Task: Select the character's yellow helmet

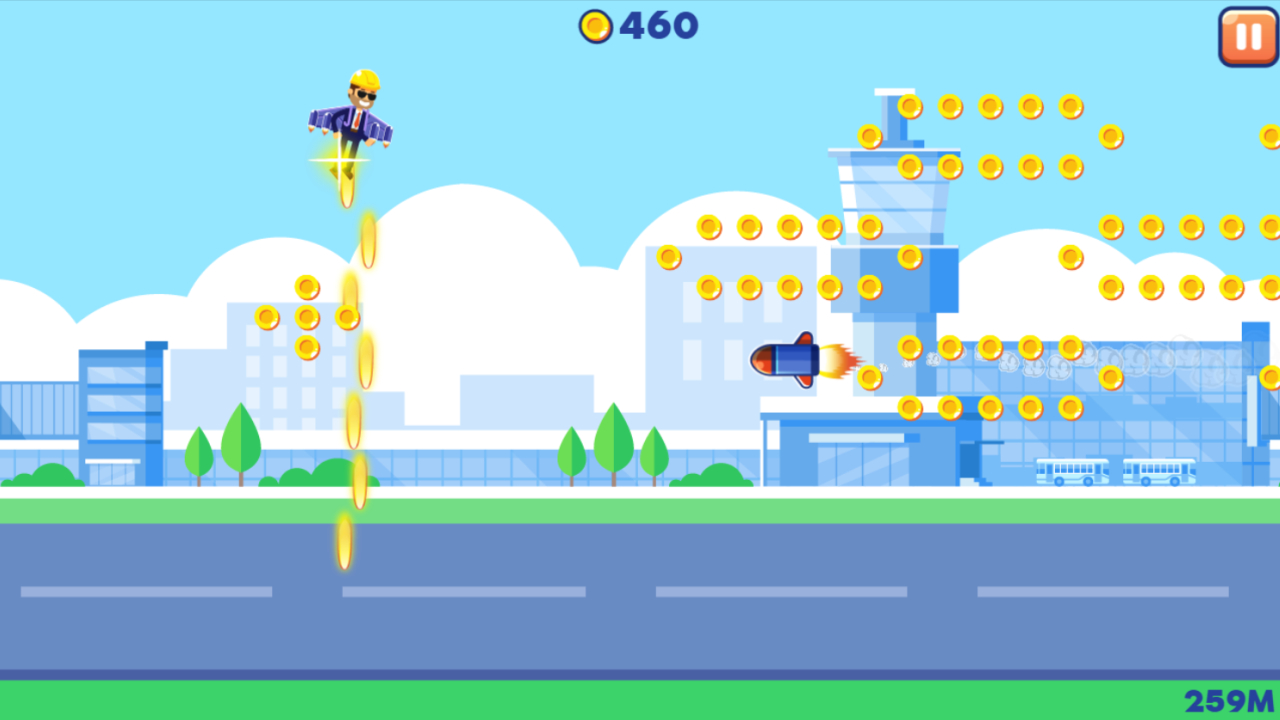Action: click(365, 77)
